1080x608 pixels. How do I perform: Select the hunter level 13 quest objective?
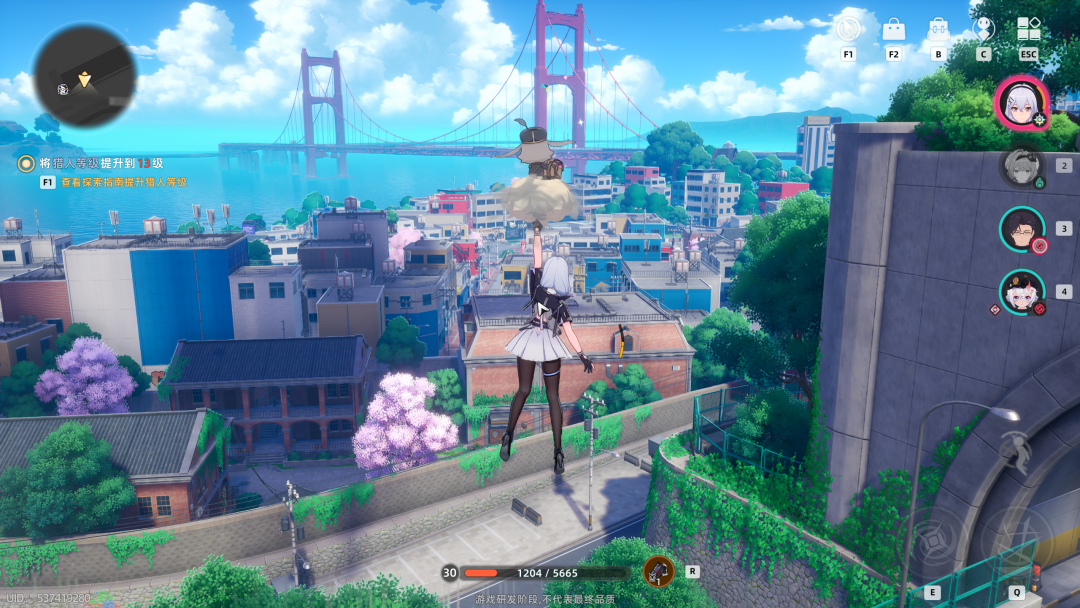tap(98, 163)
